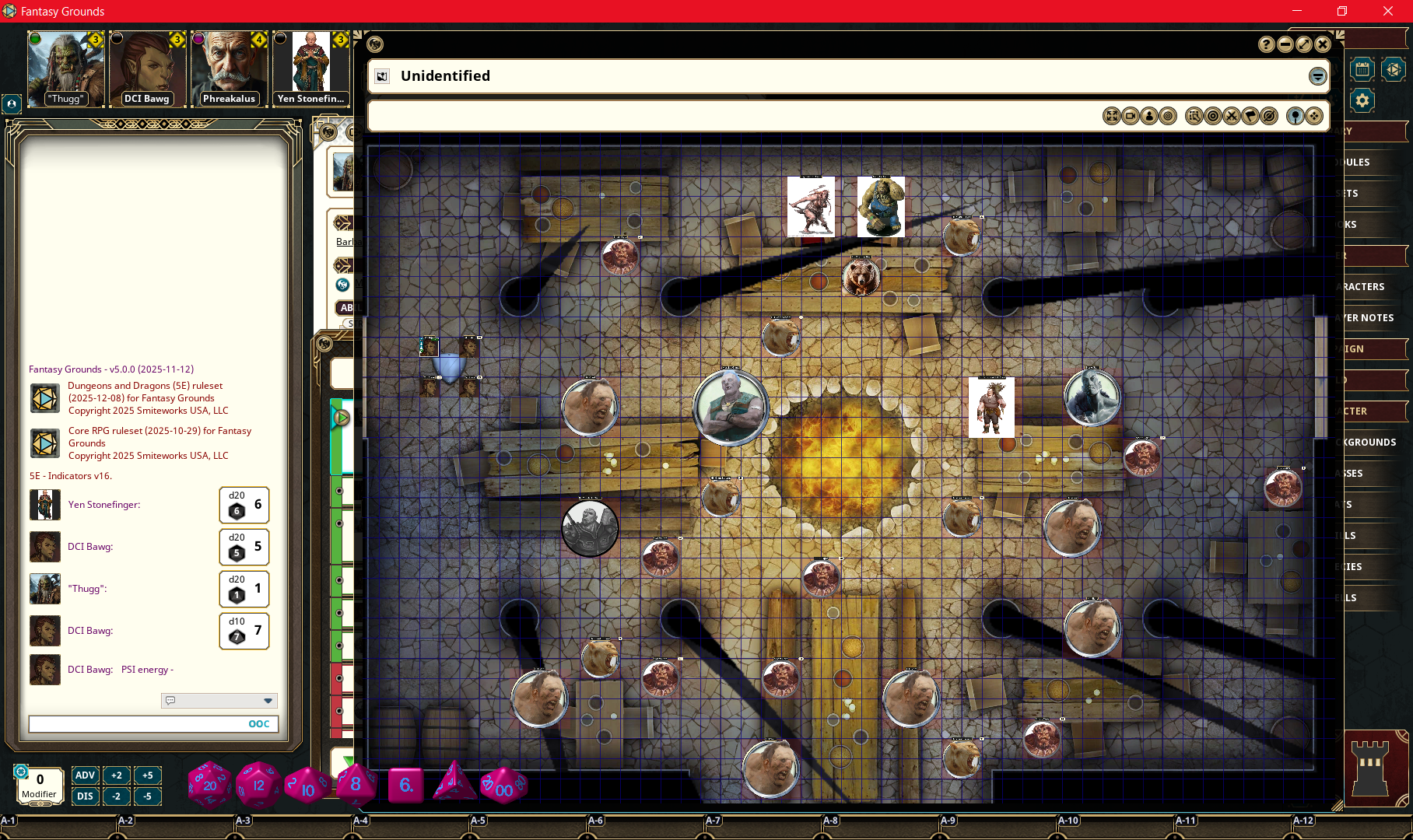Open the Unidentified record options menu

point(1317,76)
